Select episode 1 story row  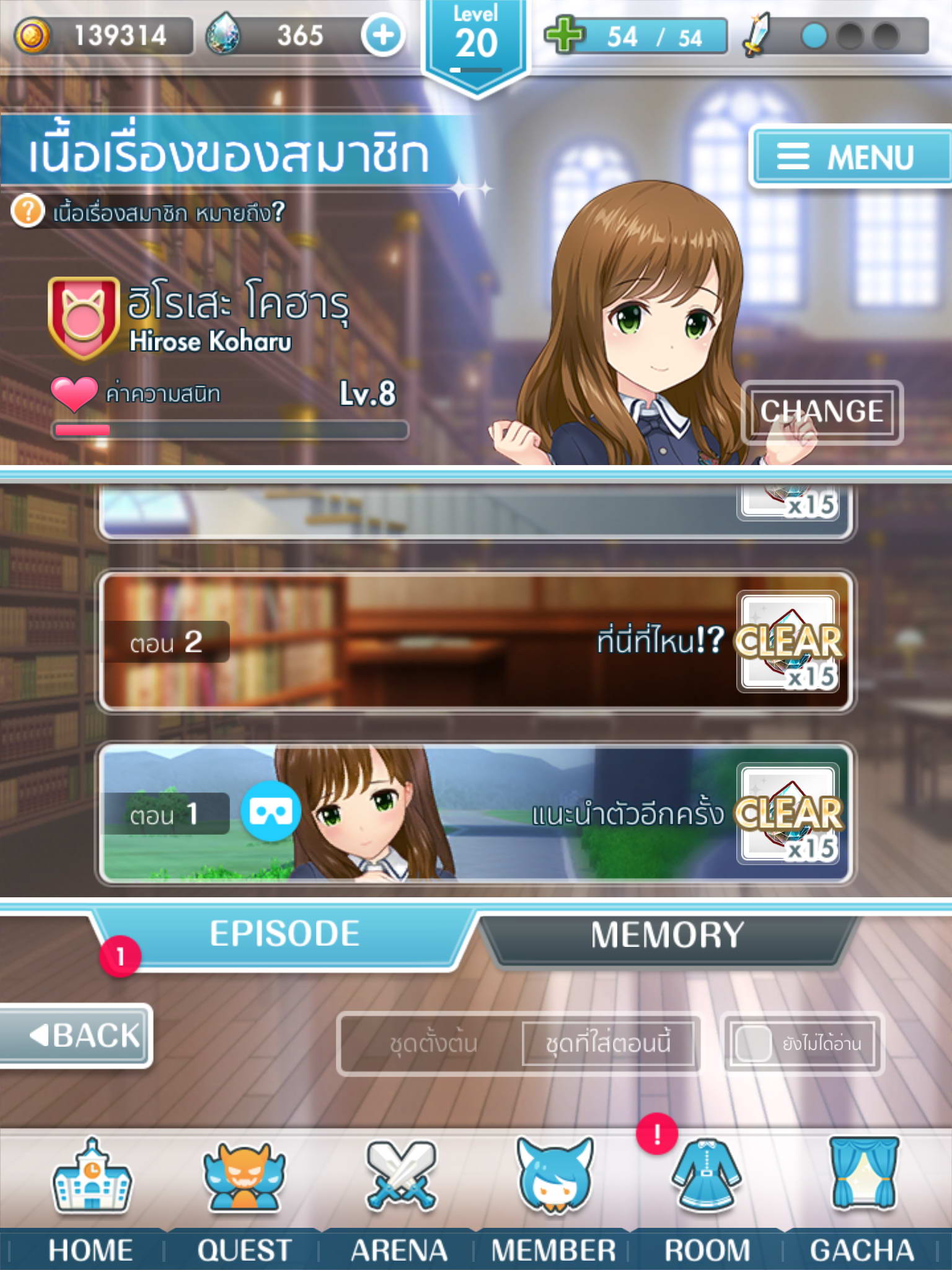coord(475,814)
